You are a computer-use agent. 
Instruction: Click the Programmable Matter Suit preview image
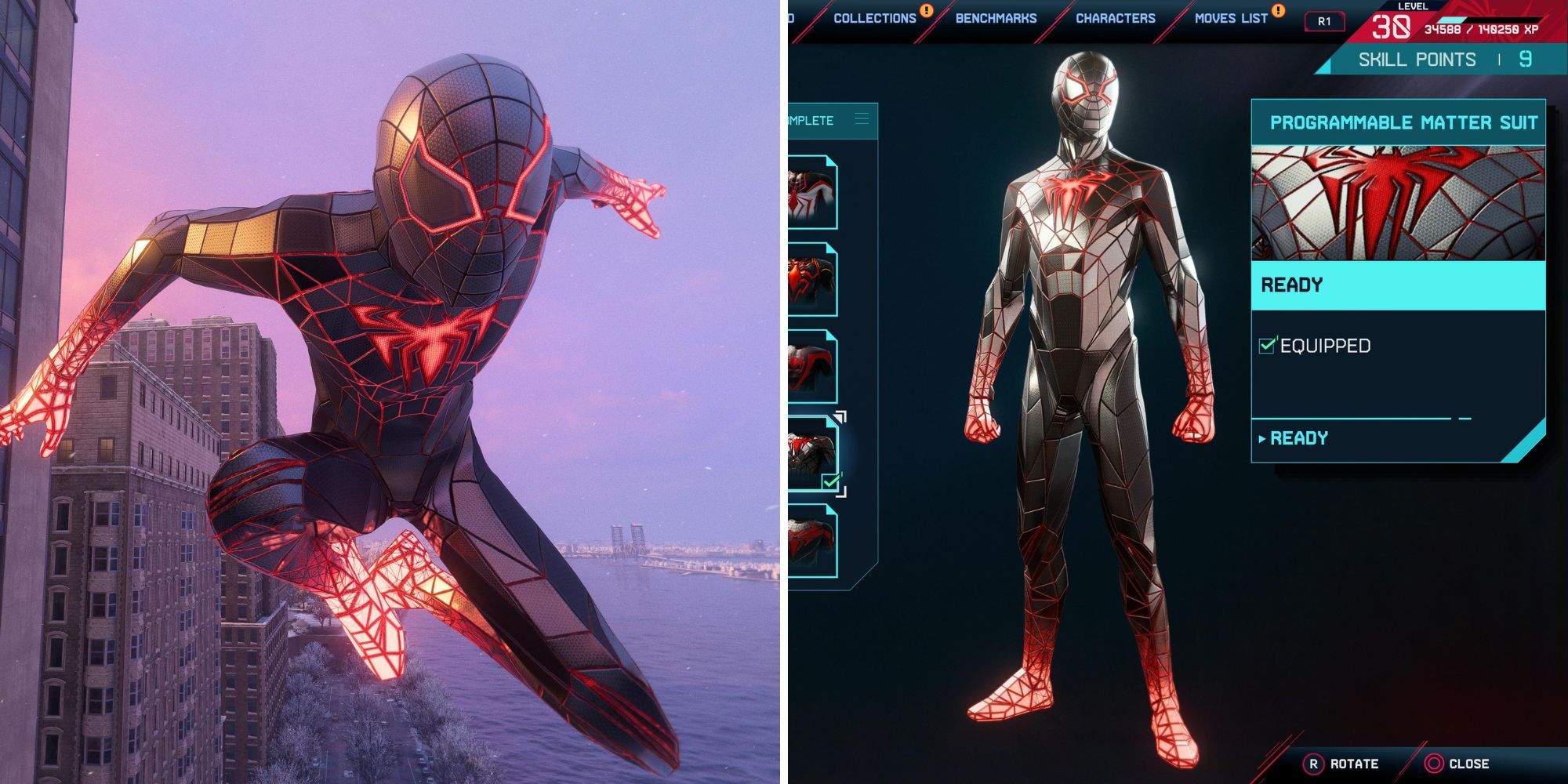pyautogui.click(x=1398, y=203)
